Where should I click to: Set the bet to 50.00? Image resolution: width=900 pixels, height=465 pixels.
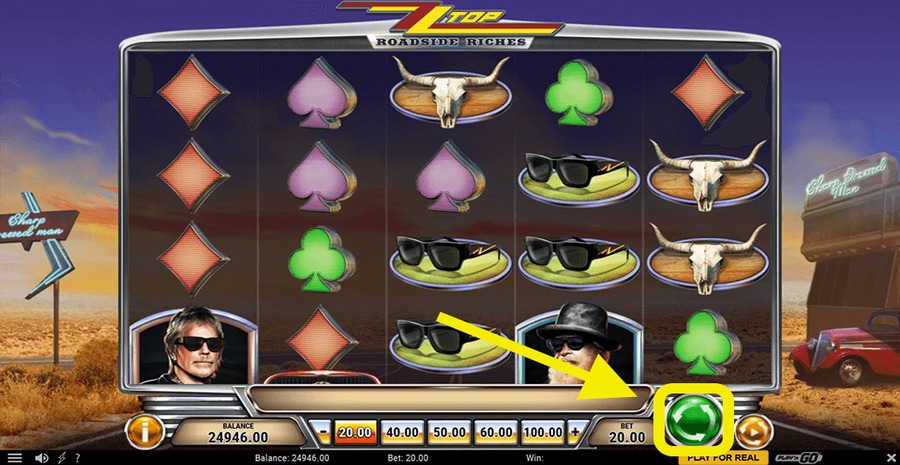tap(449, 433)
